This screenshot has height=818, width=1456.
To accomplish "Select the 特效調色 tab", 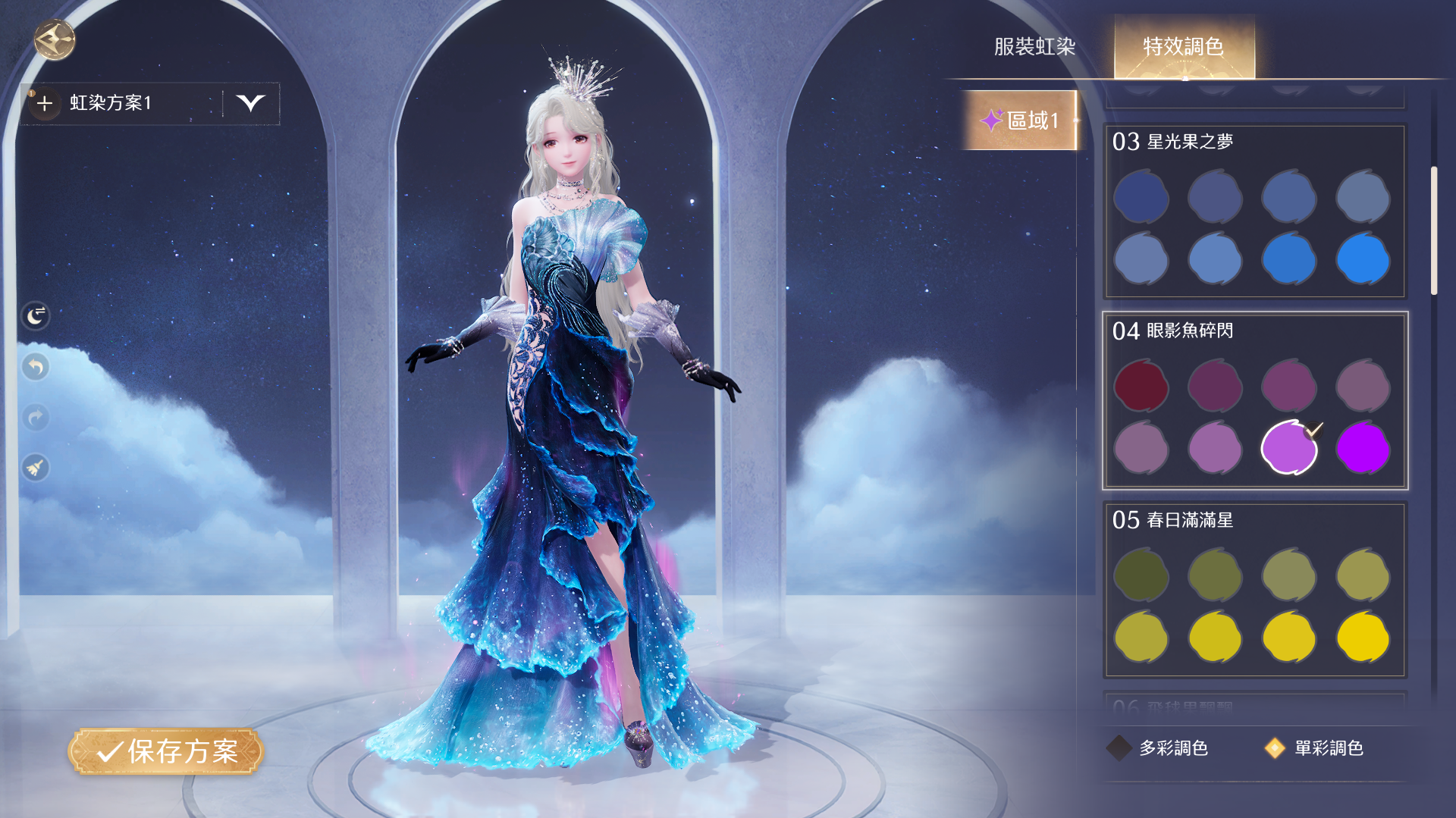I will click(1183, 47).
